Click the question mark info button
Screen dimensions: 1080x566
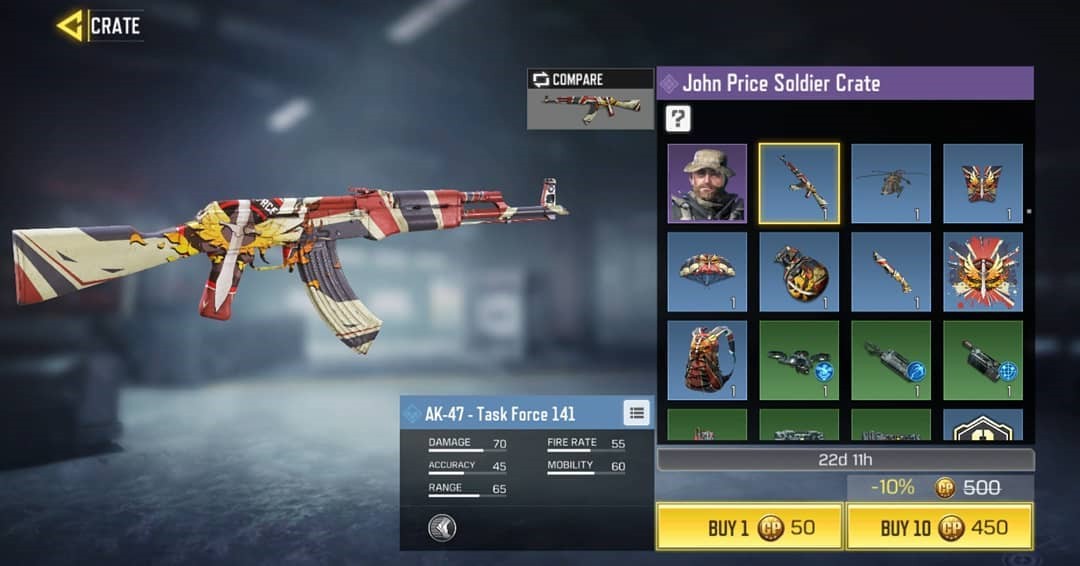click(679, 119)
